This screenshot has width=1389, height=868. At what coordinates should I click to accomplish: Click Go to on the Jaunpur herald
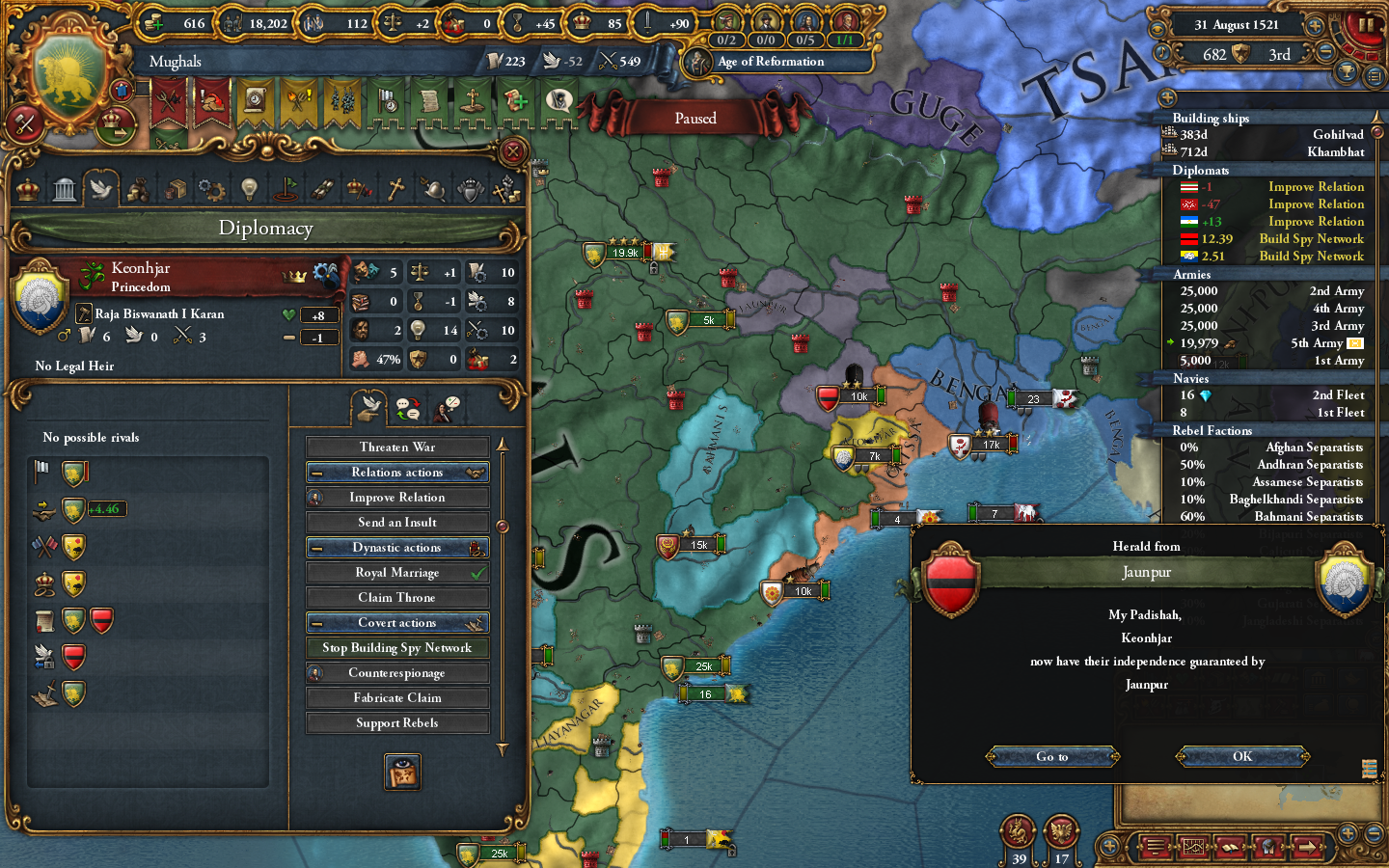1051,756
